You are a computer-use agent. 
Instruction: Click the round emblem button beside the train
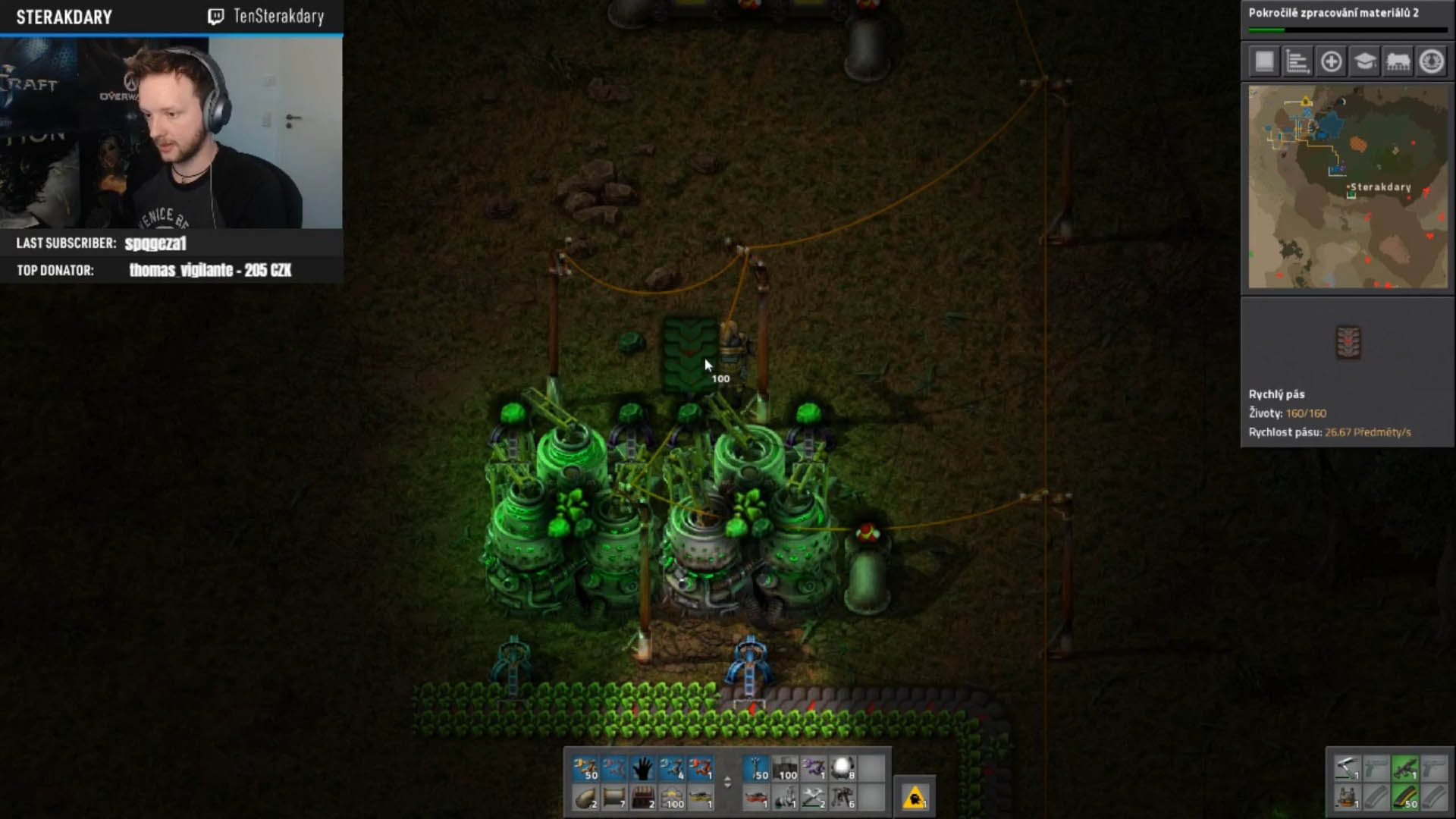coord(1431,61)
